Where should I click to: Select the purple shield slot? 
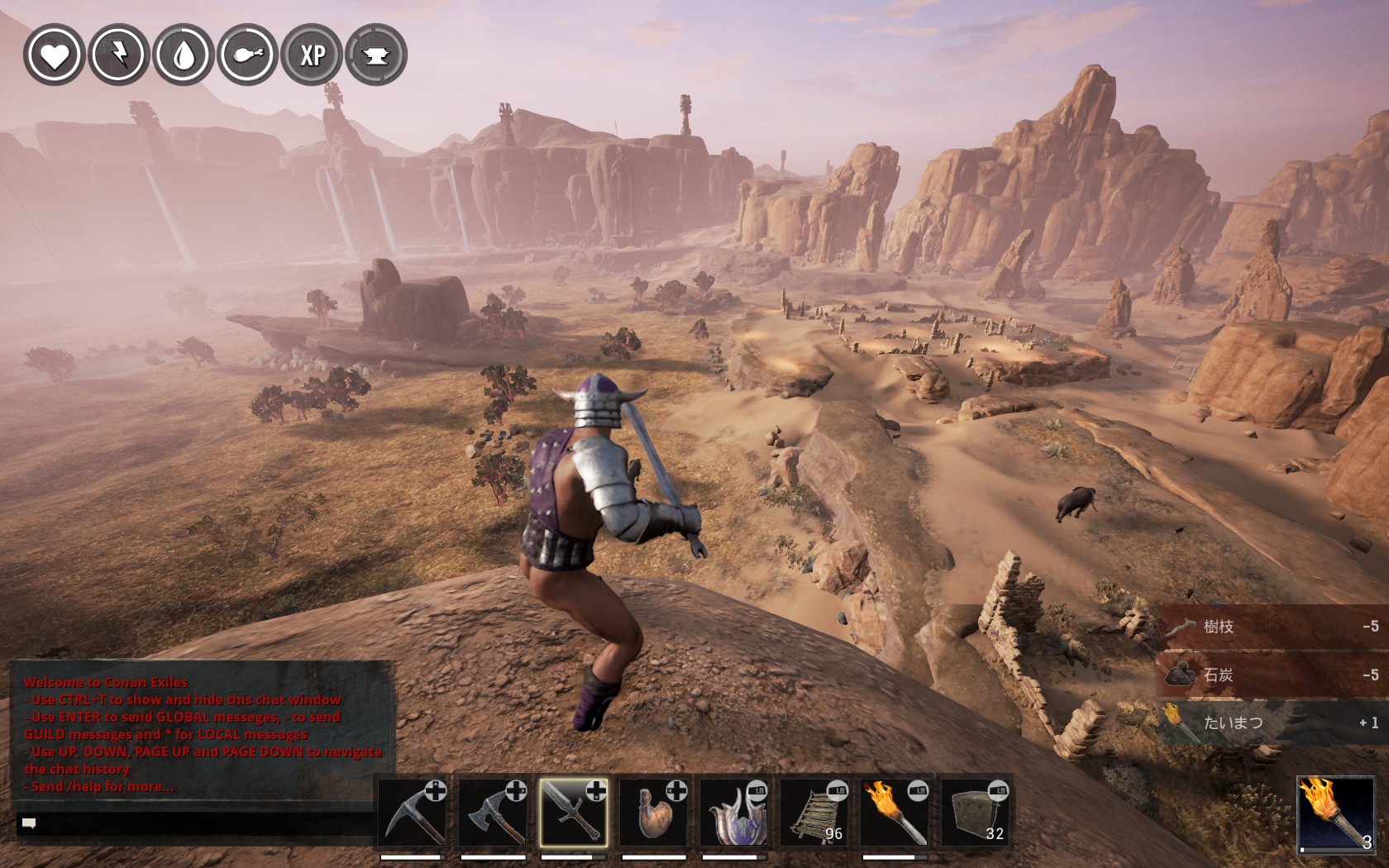[734, 813]
